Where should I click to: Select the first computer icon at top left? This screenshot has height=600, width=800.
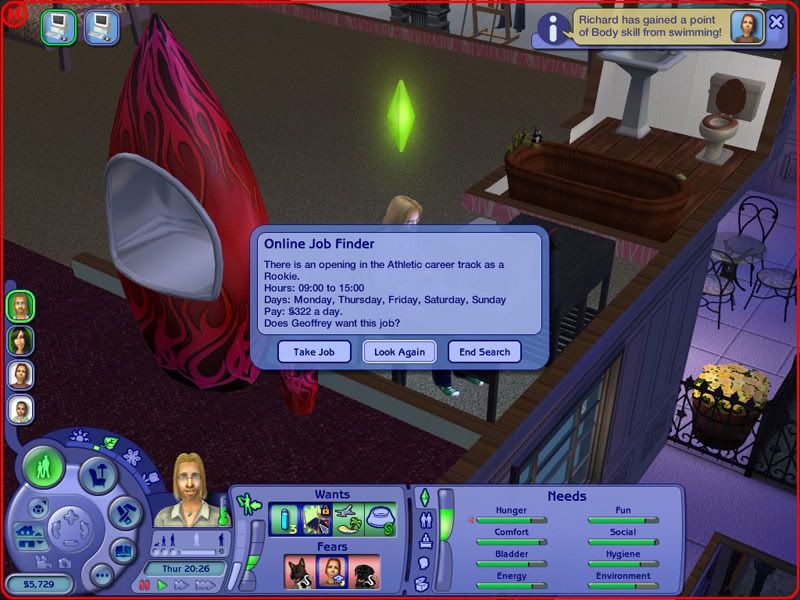(x=57, y=27)
